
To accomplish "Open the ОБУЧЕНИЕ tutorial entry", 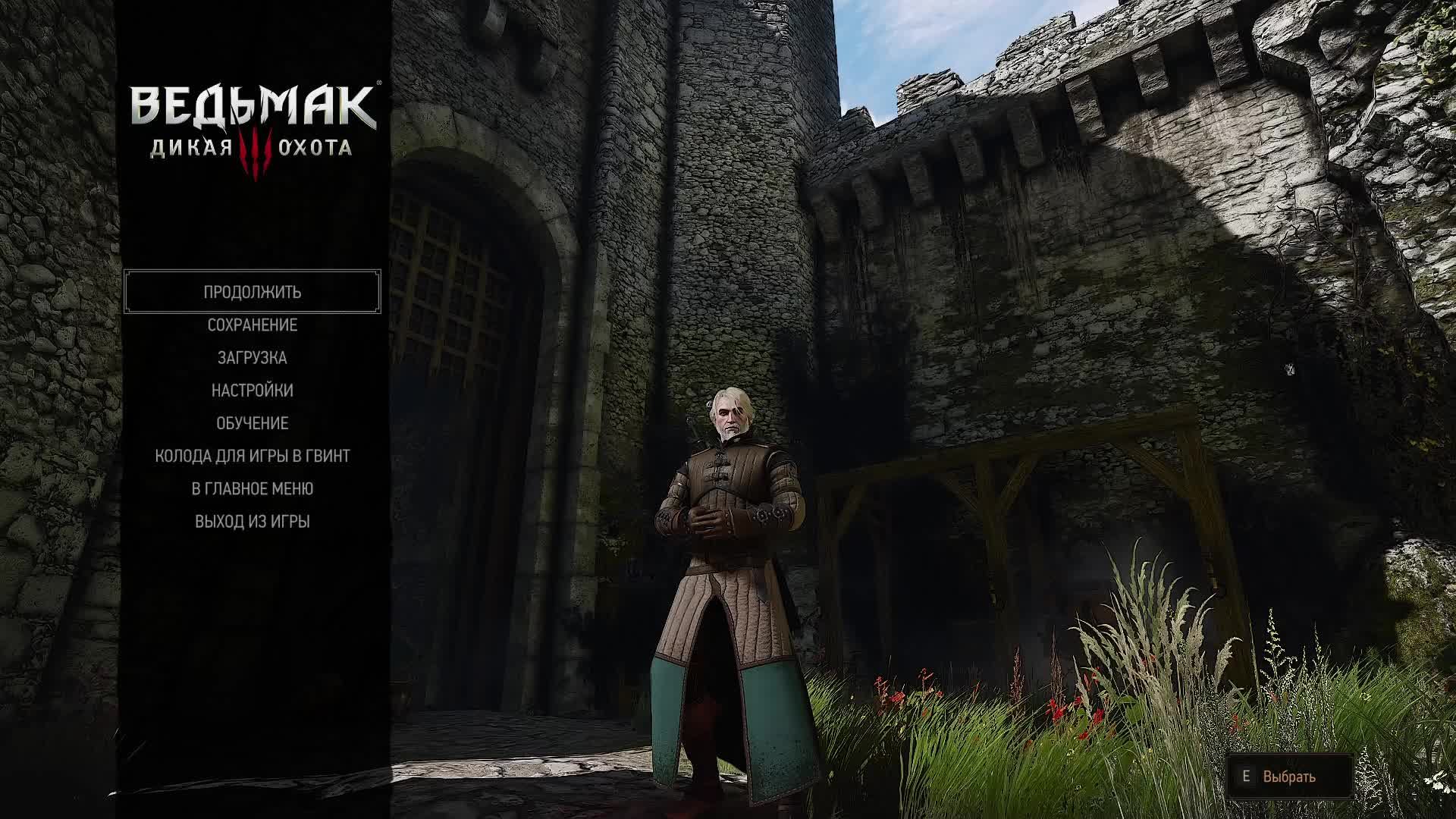I will 253,423.
